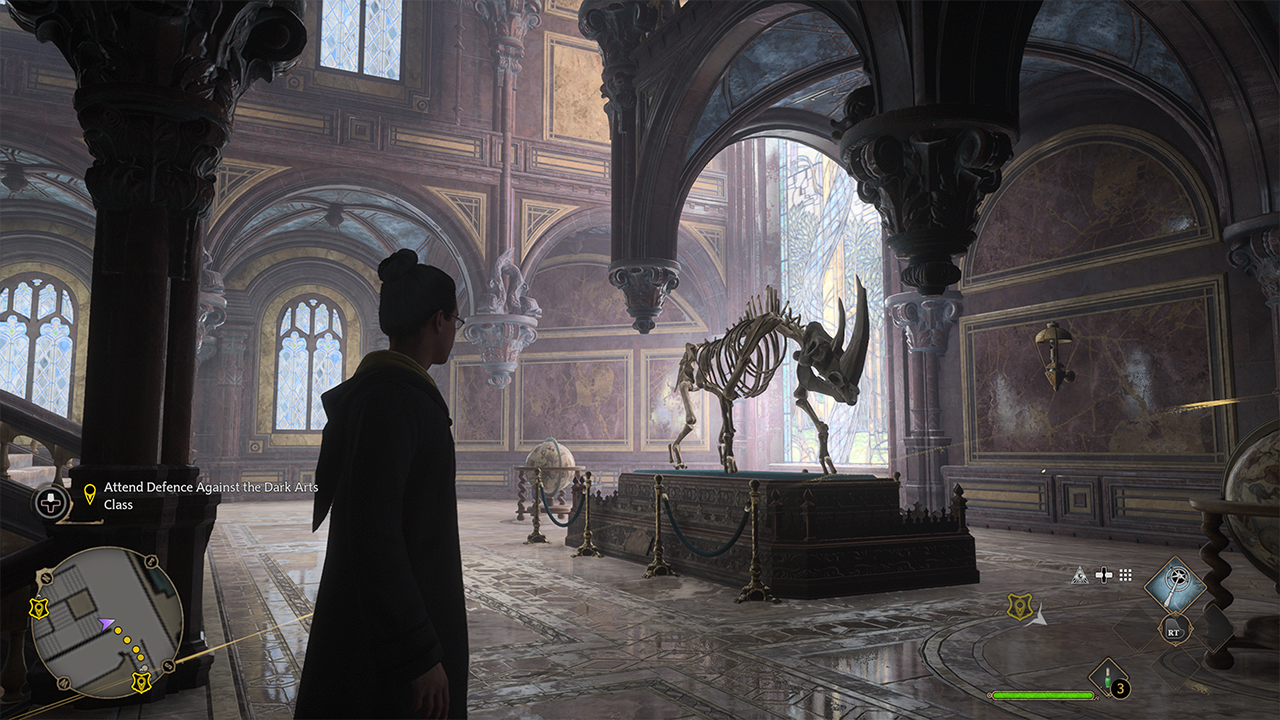
Task: Click the quest shield marker ending the minimap's dotted path
Action: (141, 682)
